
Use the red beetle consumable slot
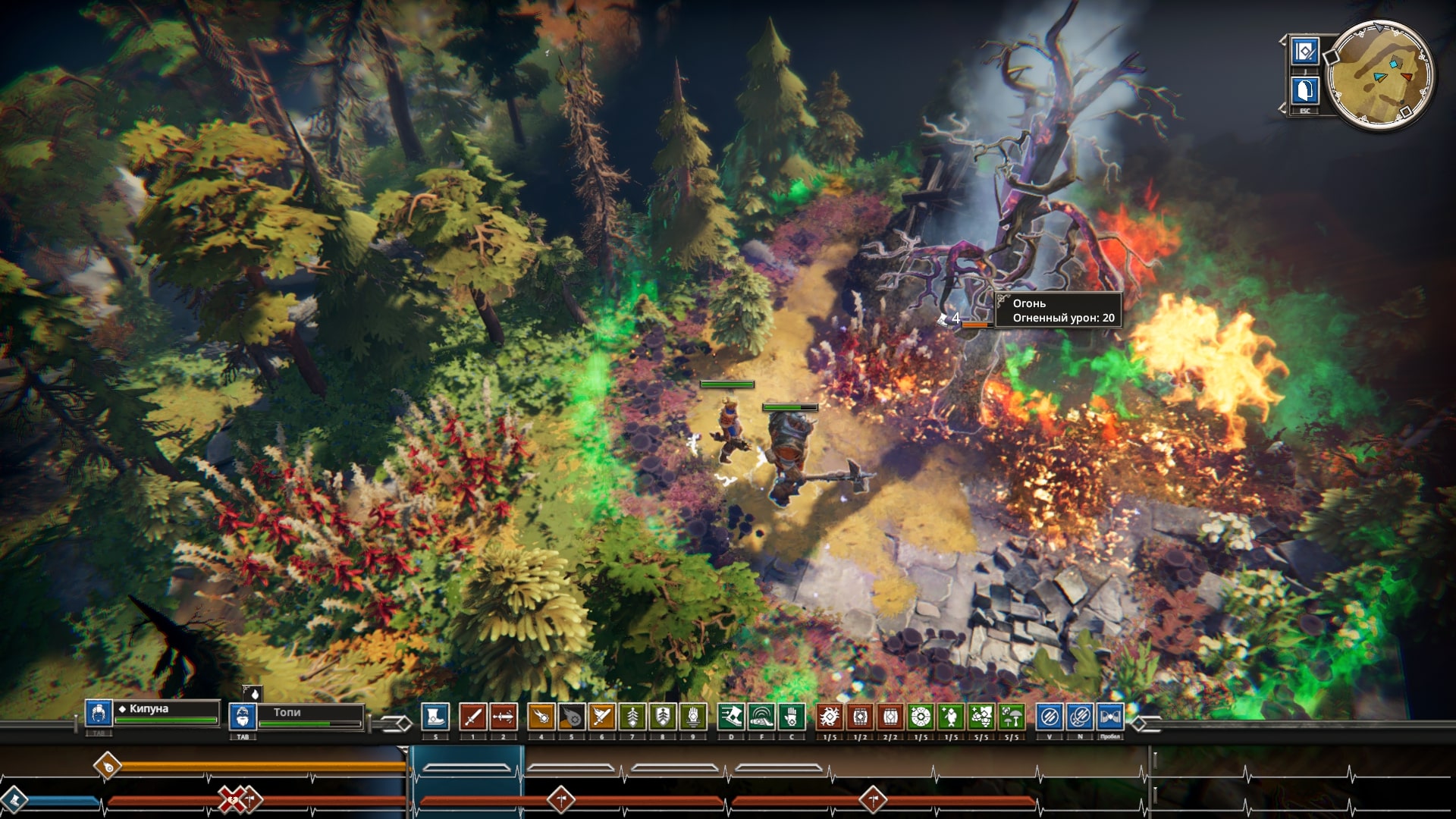830,717
